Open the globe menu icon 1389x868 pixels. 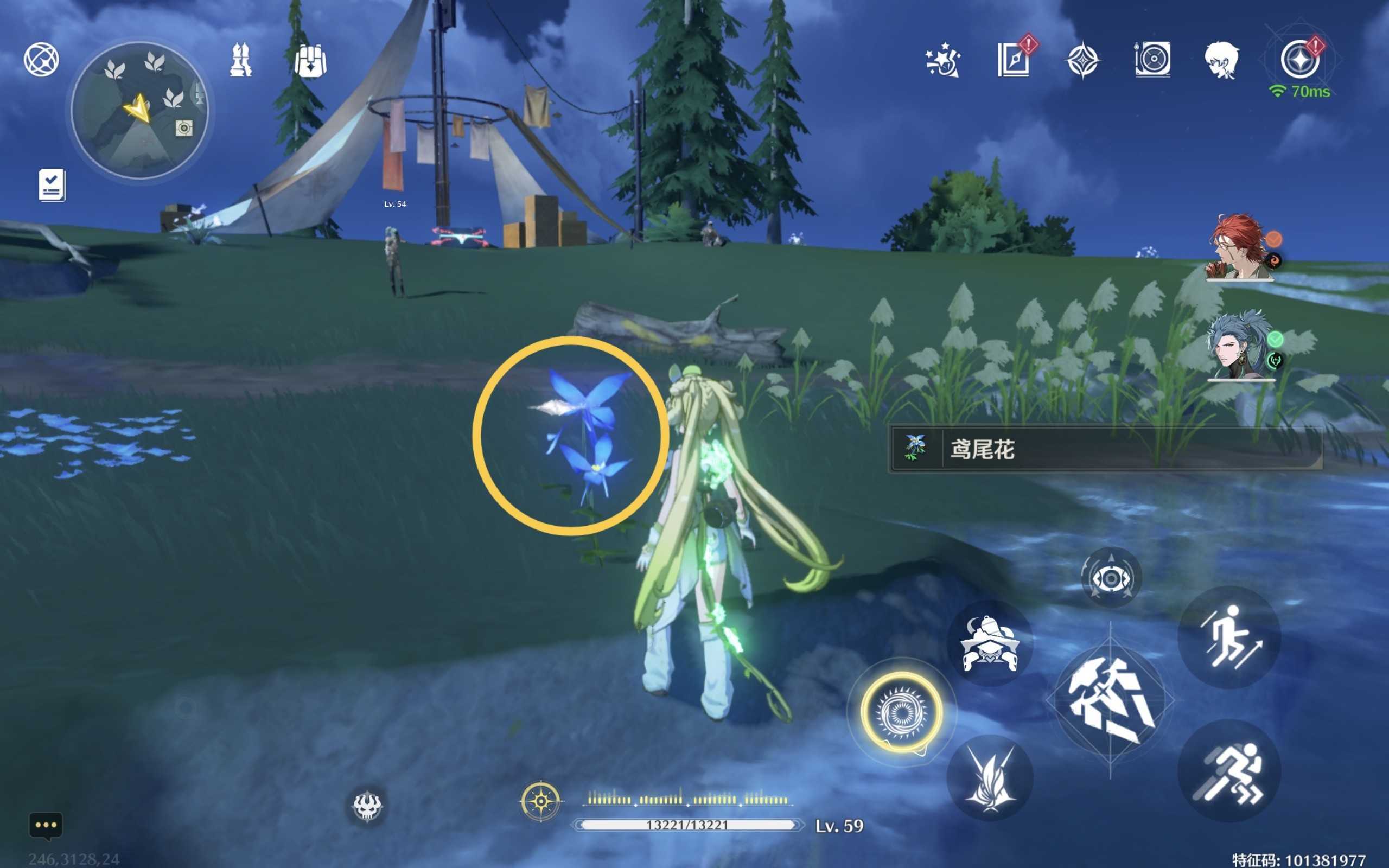(41, 59)
